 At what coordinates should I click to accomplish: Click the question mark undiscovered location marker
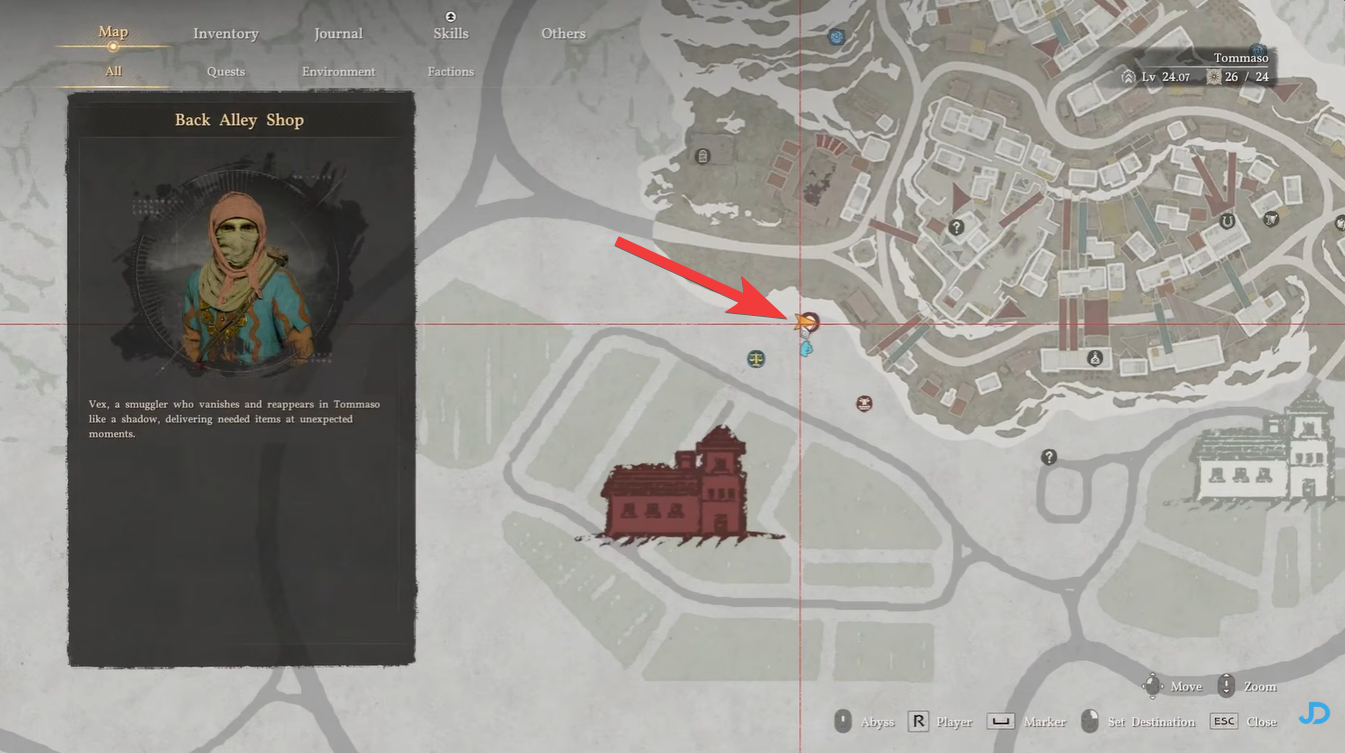(1048, 456)
